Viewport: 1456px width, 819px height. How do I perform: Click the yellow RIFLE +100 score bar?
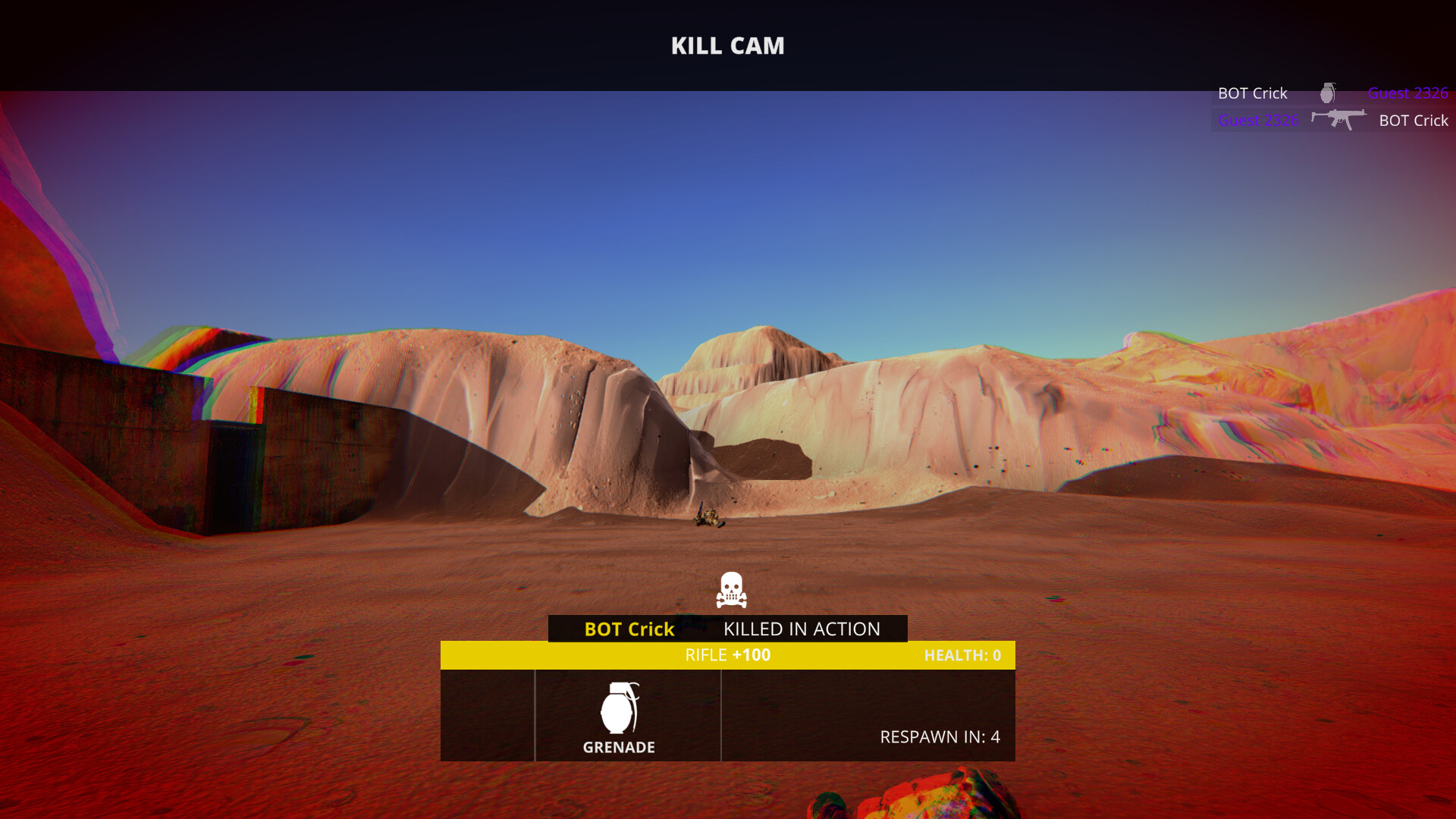728,654
